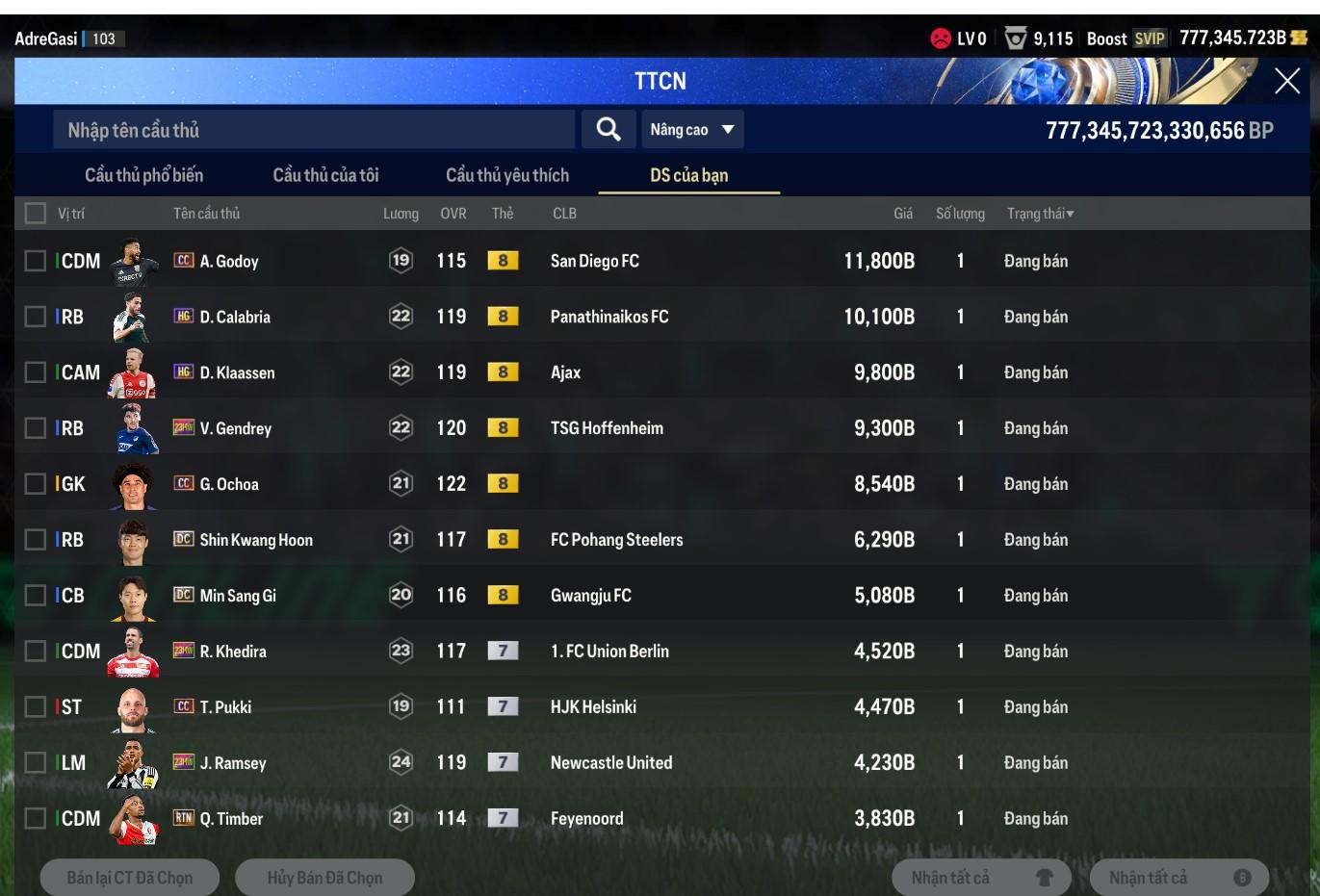Select the DS của bạn tab
Viewport: 1320px width, 896px height.
pos(688,175)
